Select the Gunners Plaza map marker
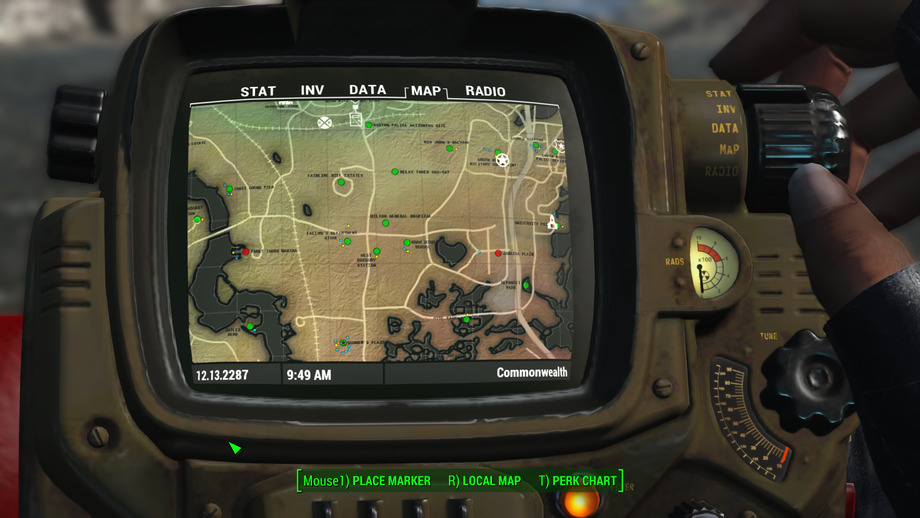This screenshot has height=518, width=920. click(x=343, y=343)
